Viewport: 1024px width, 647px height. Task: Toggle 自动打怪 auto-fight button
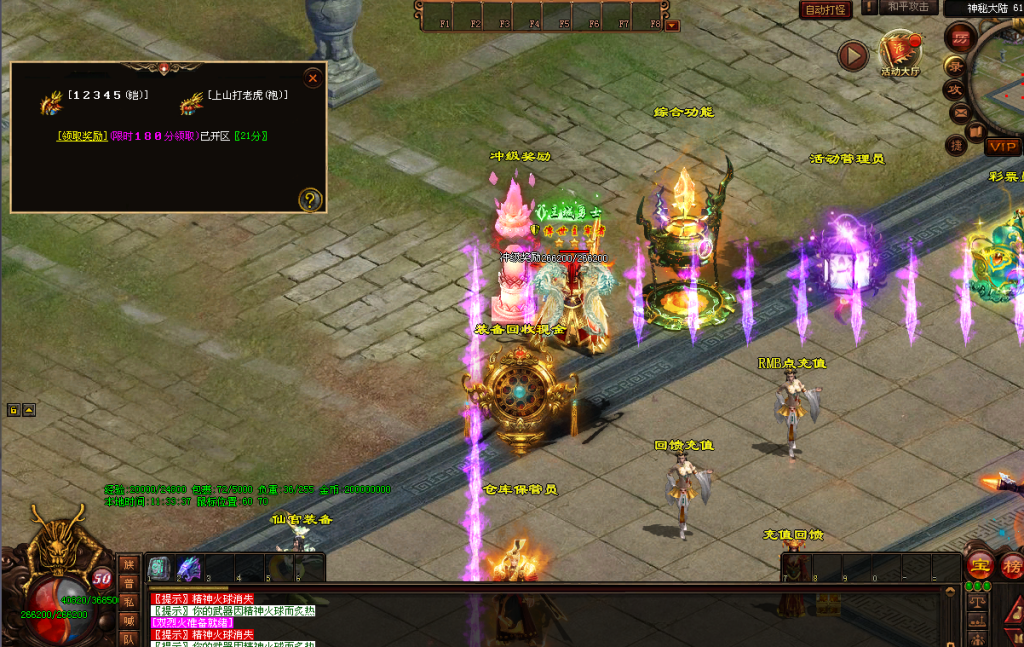[x=826, y=10]
